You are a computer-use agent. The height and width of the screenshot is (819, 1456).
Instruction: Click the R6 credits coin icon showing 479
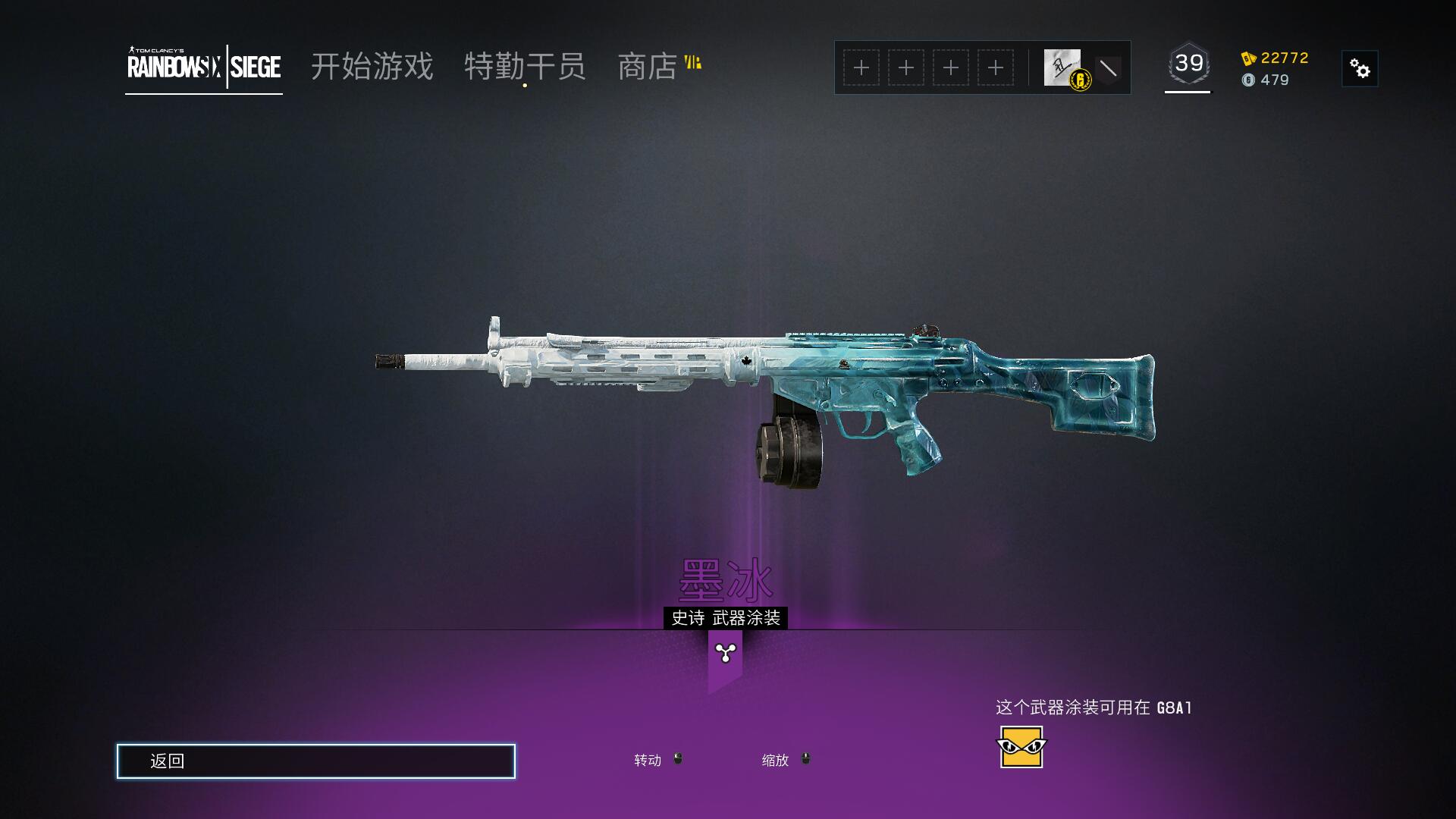coord(1249,80)
